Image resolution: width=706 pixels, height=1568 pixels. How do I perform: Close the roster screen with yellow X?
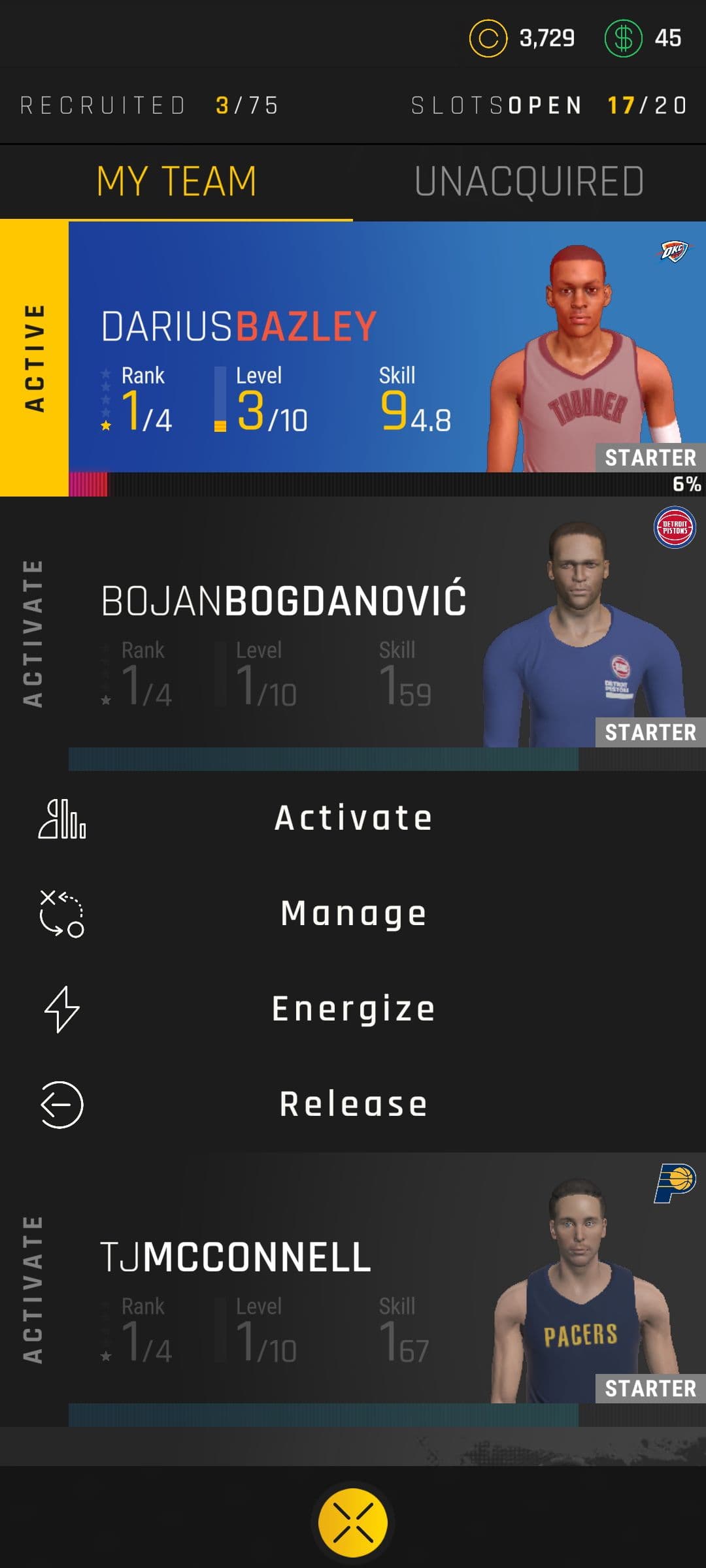coord(353,1522)
